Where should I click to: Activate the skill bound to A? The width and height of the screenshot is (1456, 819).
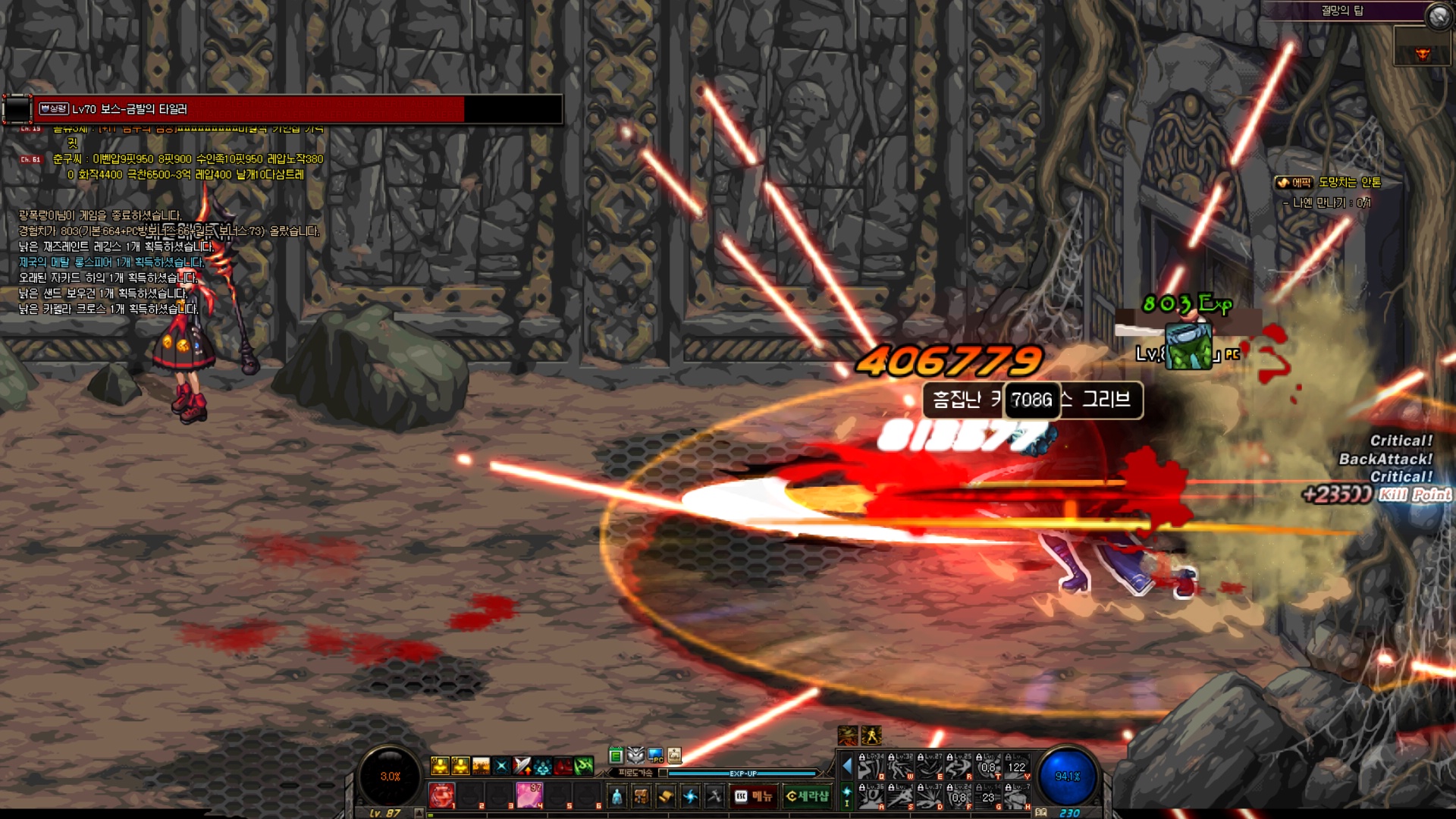[871, 798]
